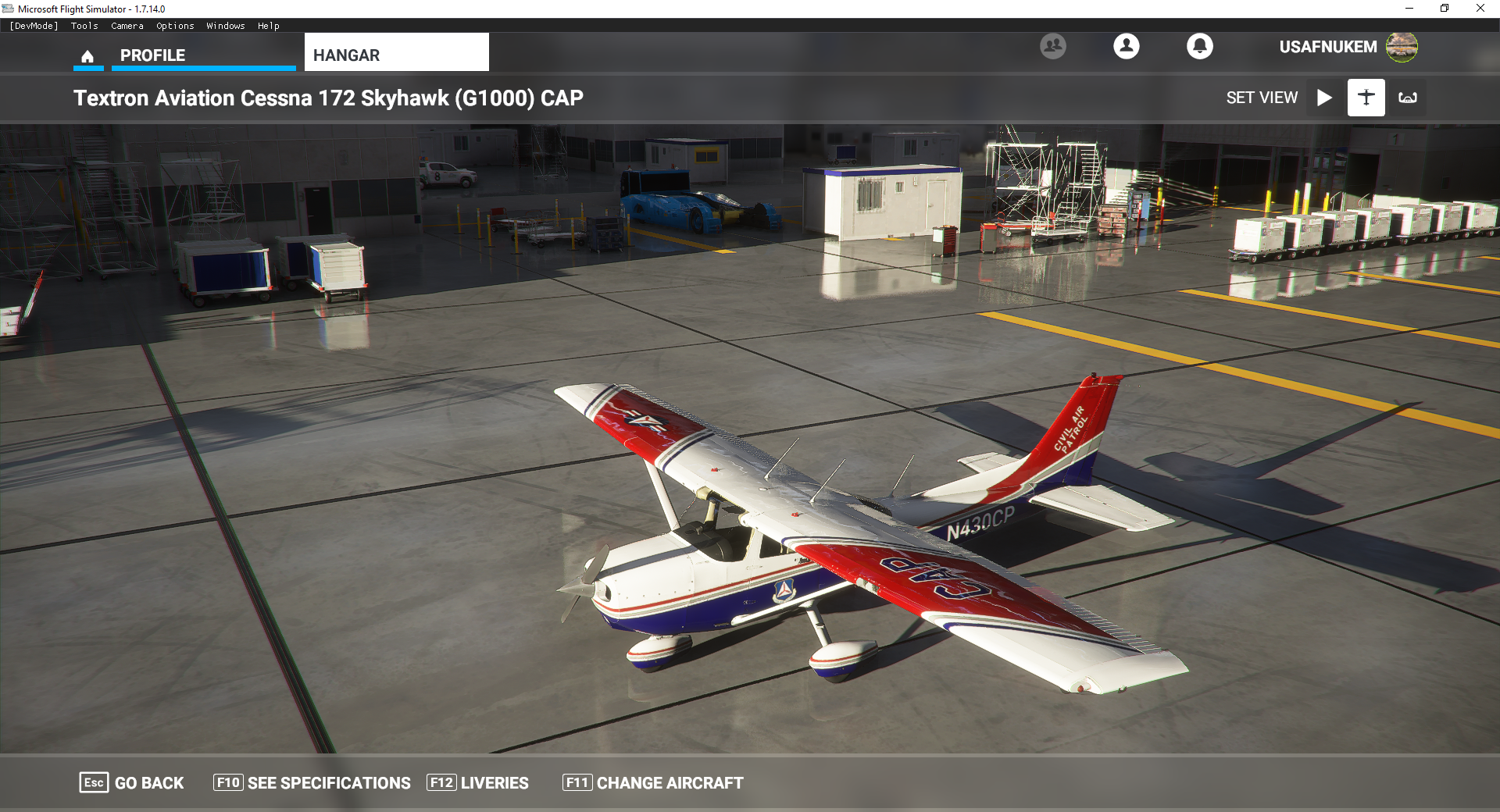
Task: Open the Windows menu
Action: click(226, 26)
